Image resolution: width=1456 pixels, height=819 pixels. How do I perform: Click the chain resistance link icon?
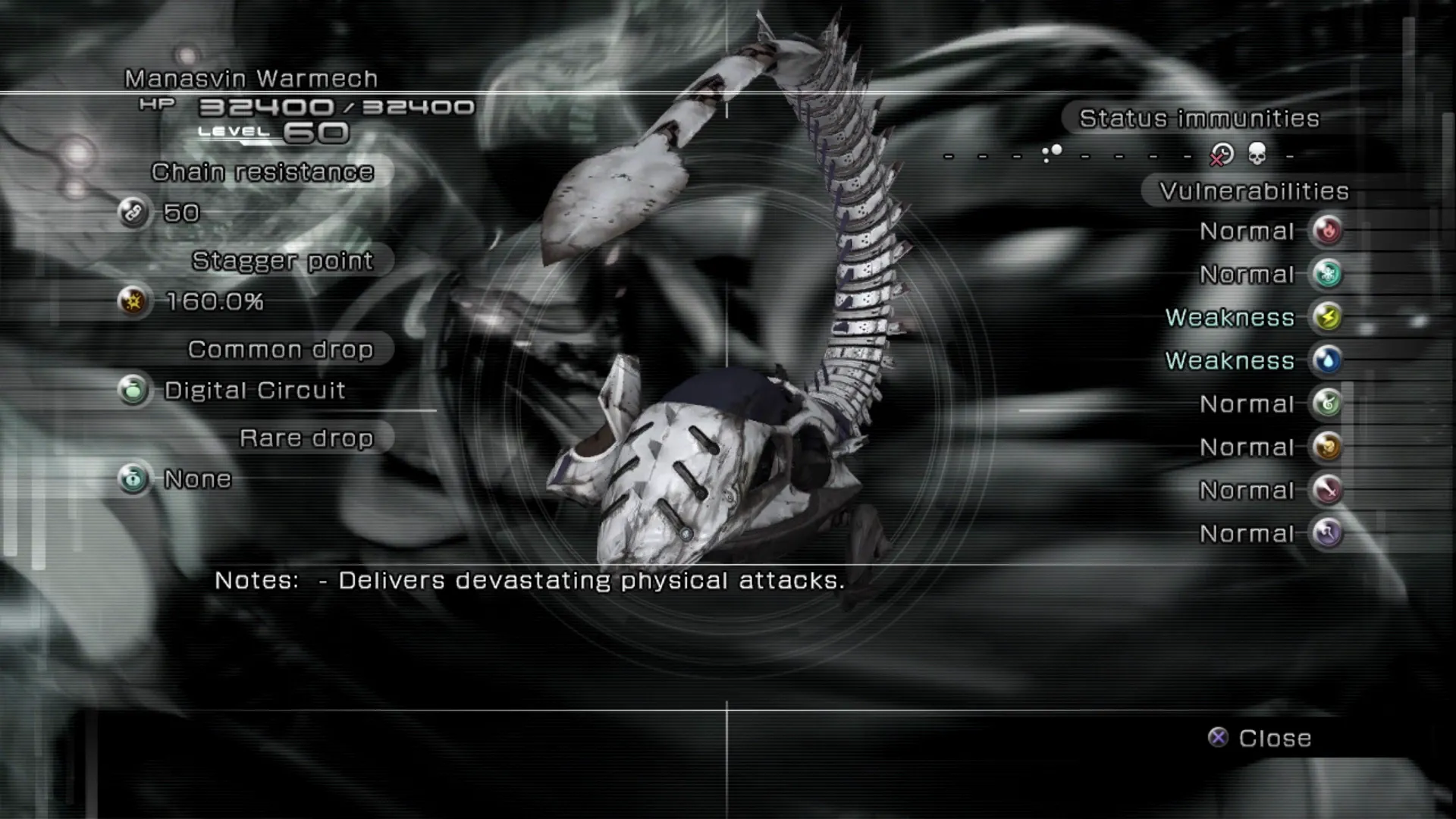point(133,212)
